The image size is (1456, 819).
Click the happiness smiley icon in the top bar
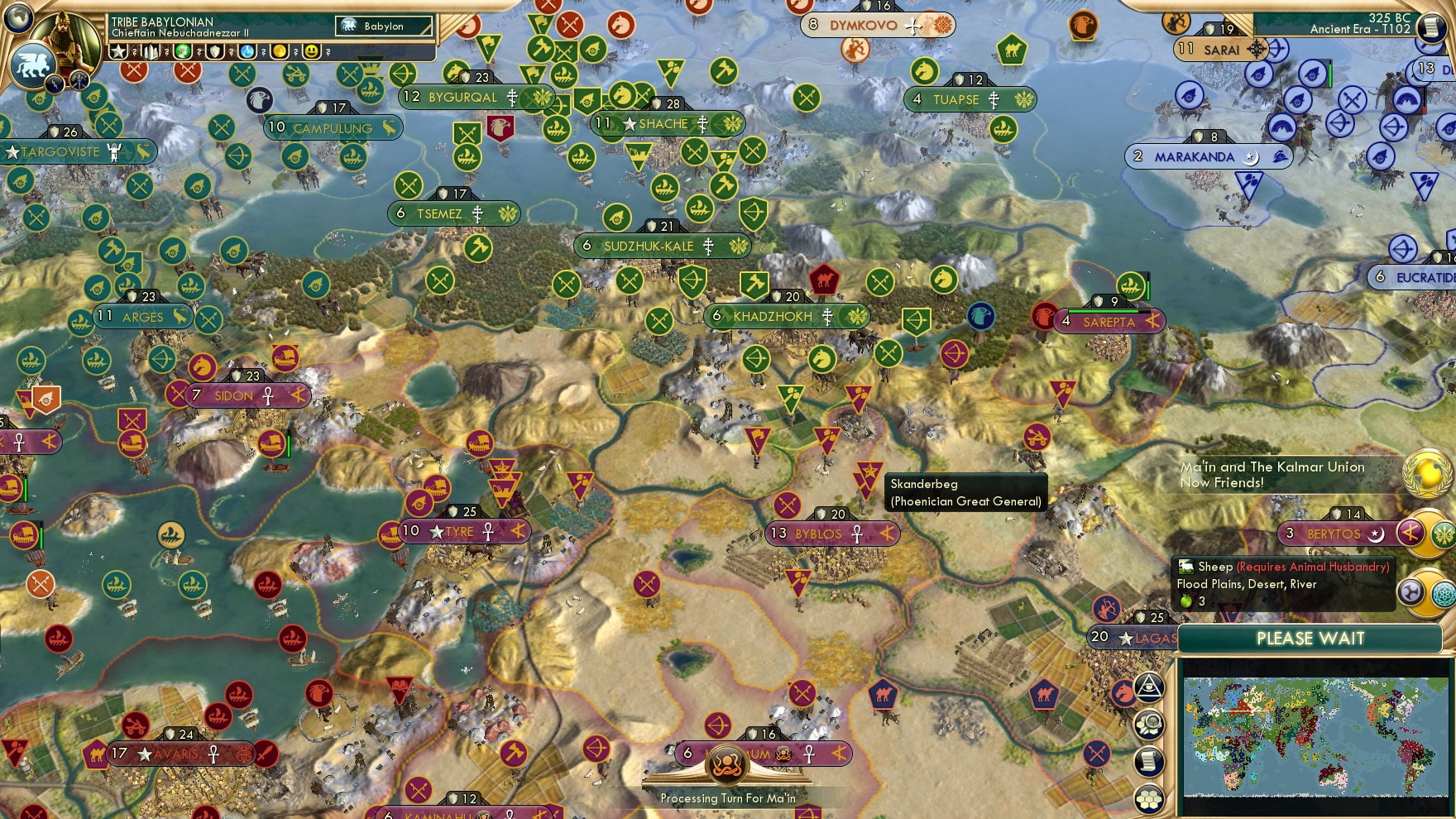(x=311, y=51)
